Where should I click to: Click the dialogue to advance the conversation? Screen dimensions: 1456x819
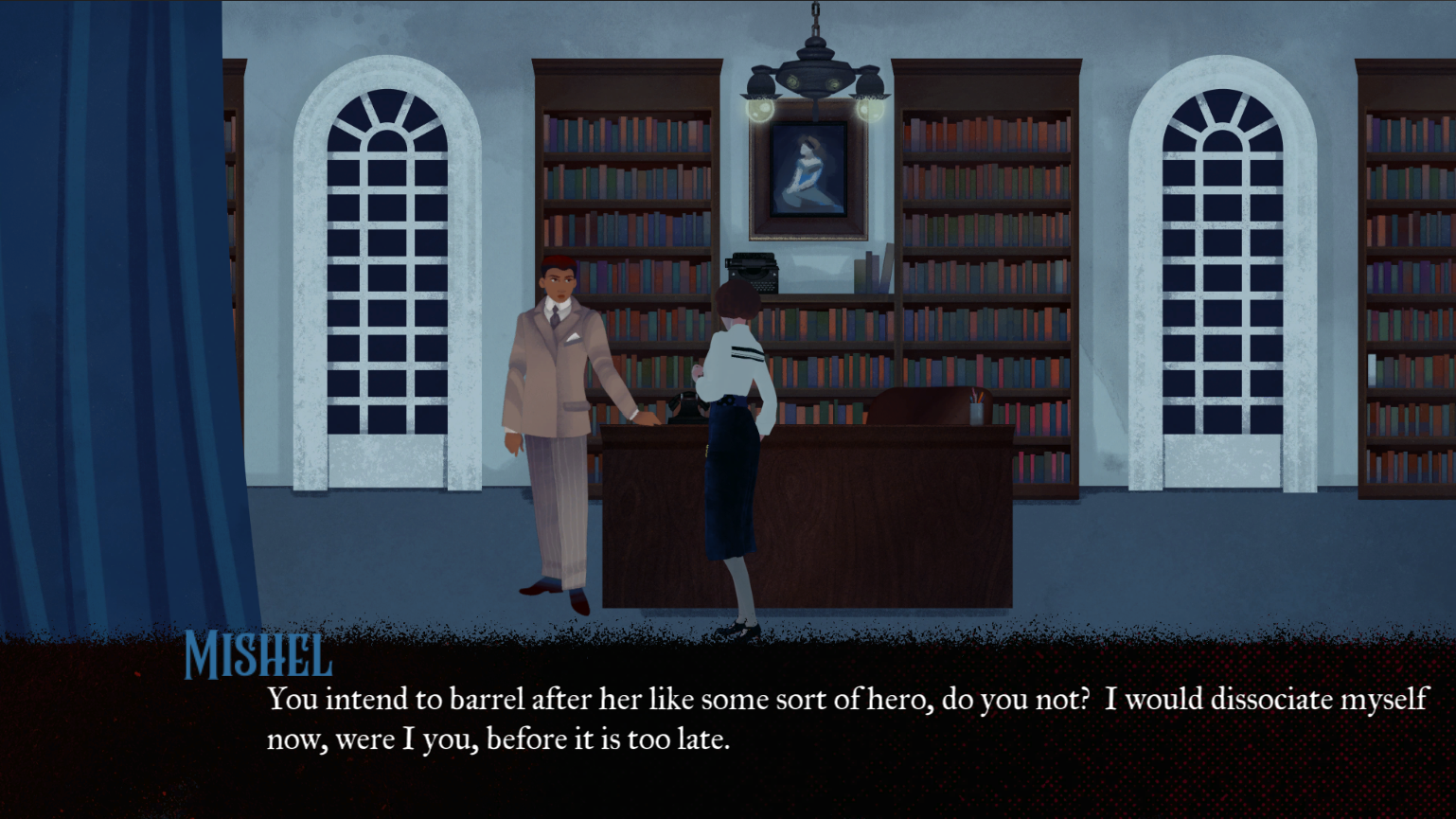(833, 720)
